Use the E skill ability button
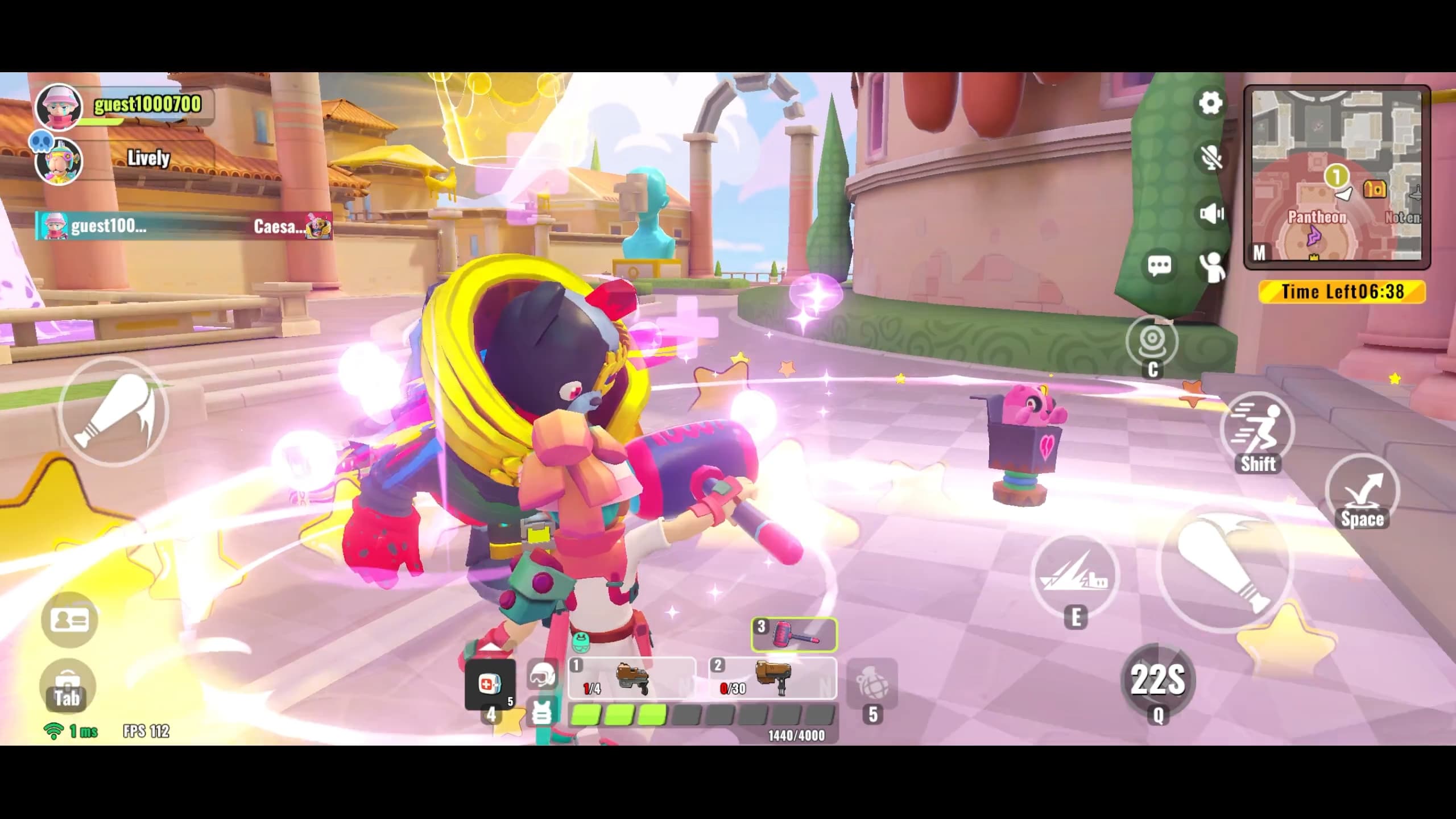The width and height of the screenshot is (1456, 819). 1074,576
